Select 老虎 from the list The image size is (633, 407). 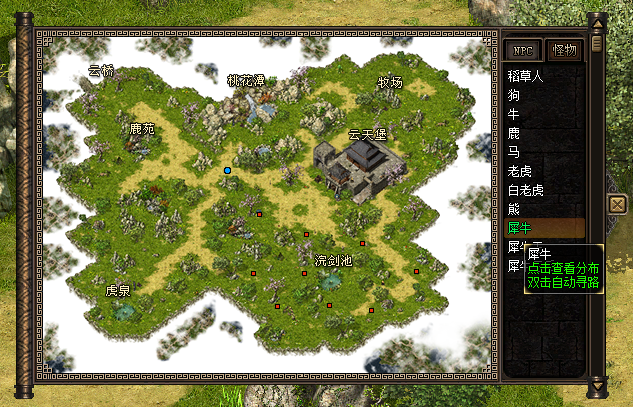[520, 171]
